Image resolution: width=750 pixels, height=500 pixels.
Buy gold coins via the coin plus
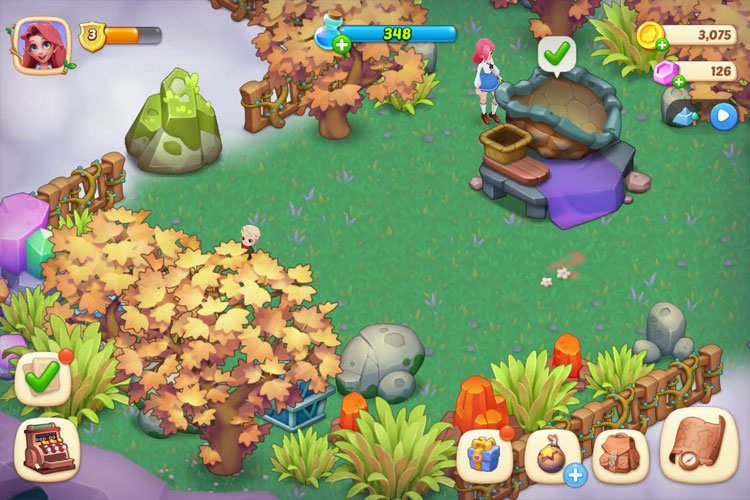click(x=661, y=44)
